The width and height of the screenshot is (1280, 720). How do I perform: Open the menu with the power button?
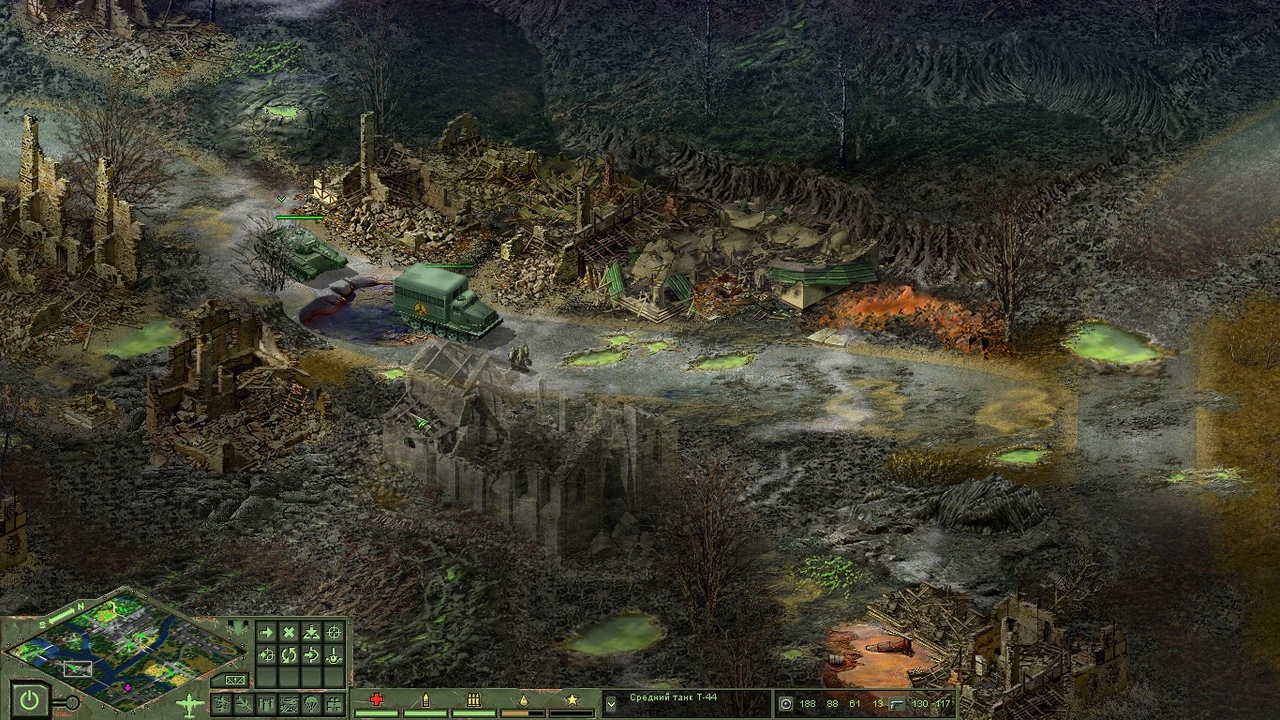coord(28,702)
